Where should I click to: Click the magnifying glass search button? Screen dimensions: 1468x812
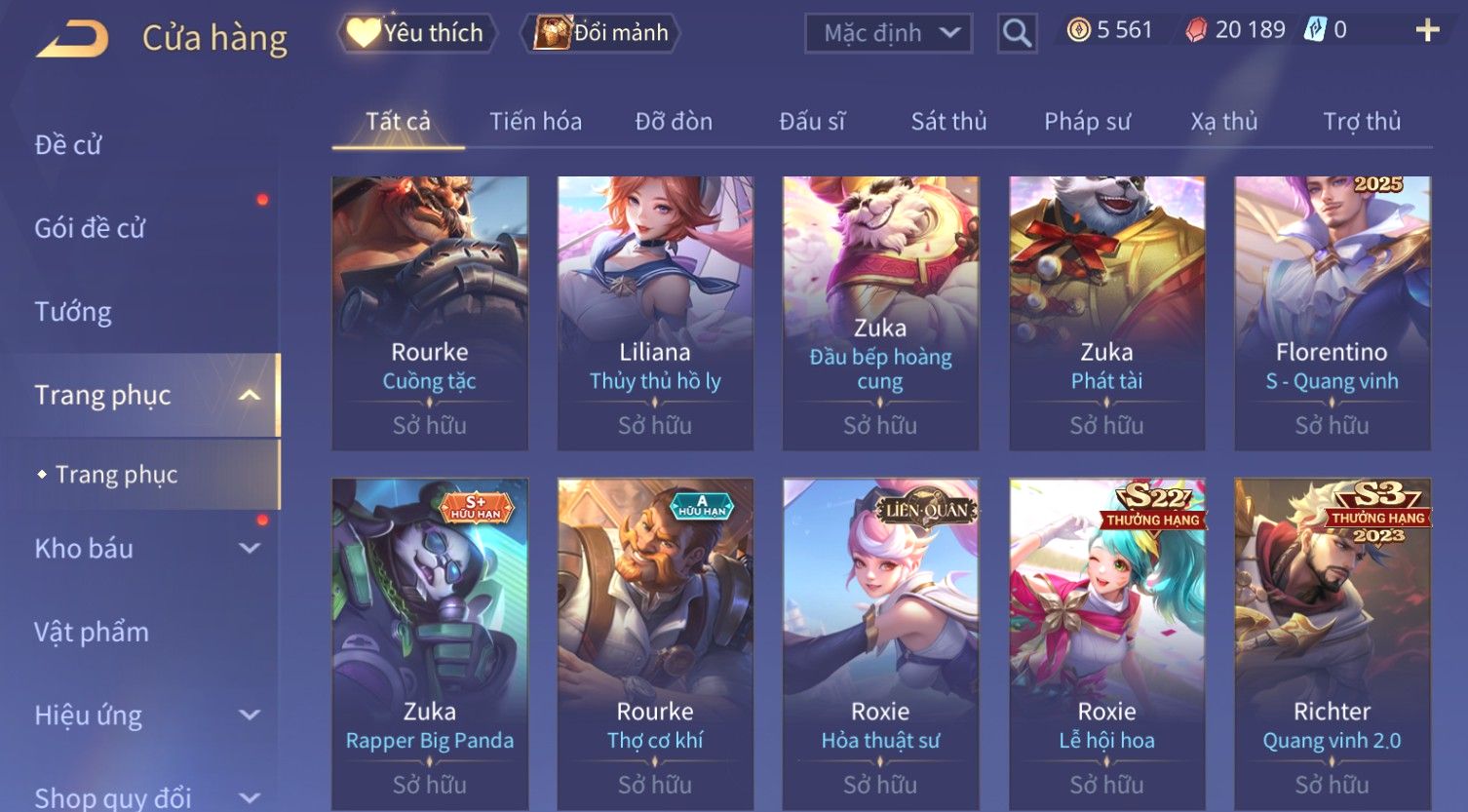pyautogui.click(x=1017, y=34)
